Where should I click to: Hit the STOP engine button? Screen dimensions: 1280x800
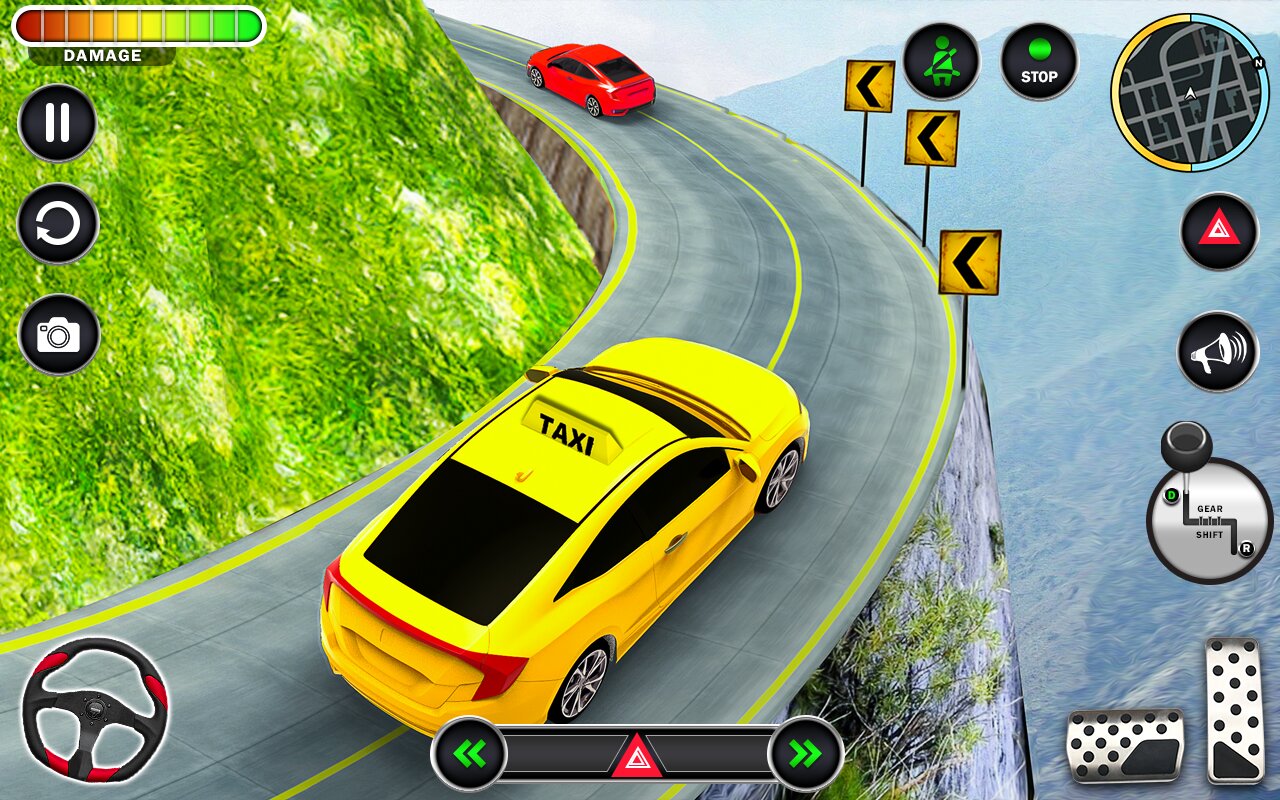tap(1039, 62)
